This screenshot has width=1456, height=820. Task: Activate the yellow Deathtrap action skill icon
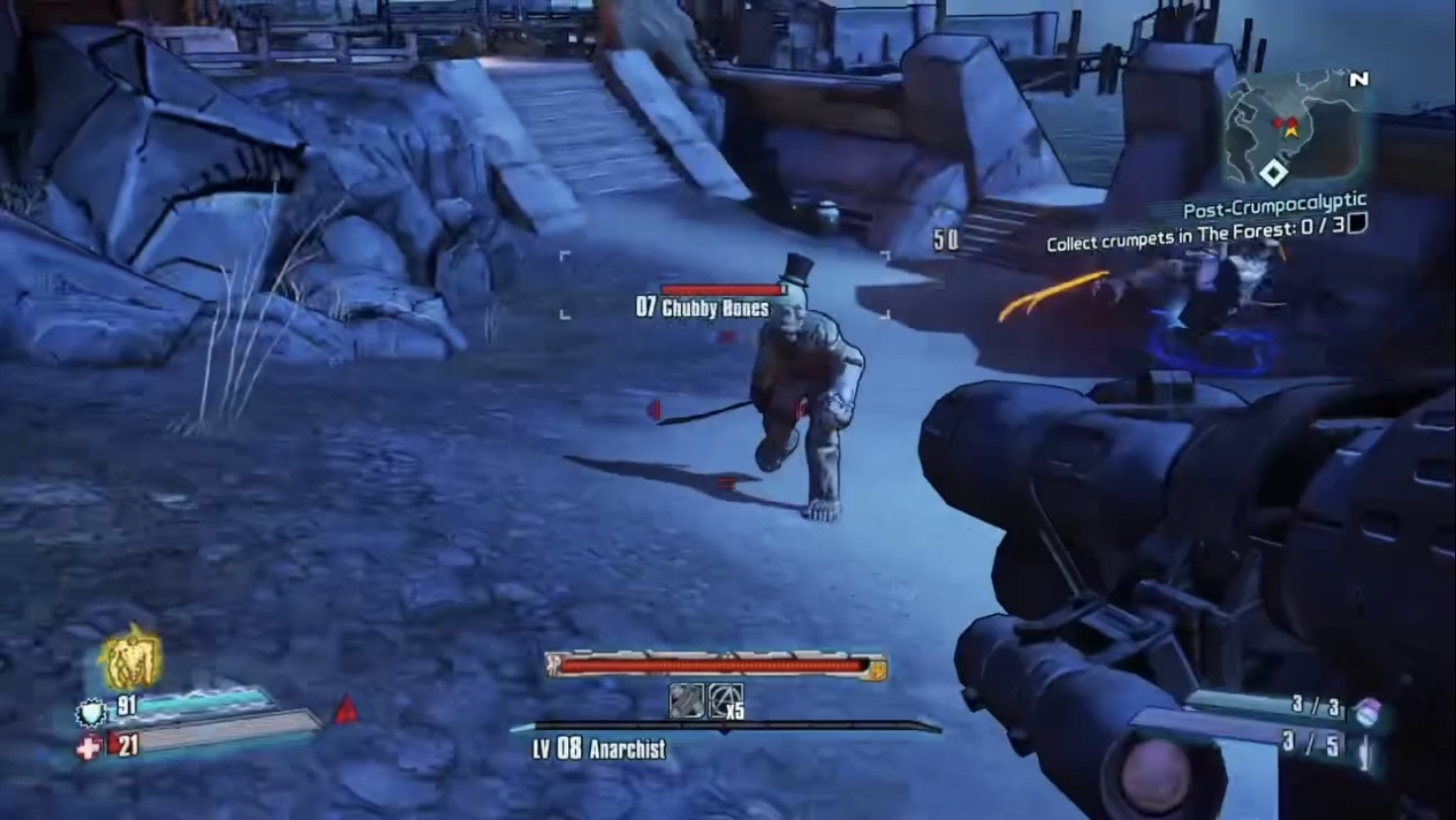click(x=131, y=660)
